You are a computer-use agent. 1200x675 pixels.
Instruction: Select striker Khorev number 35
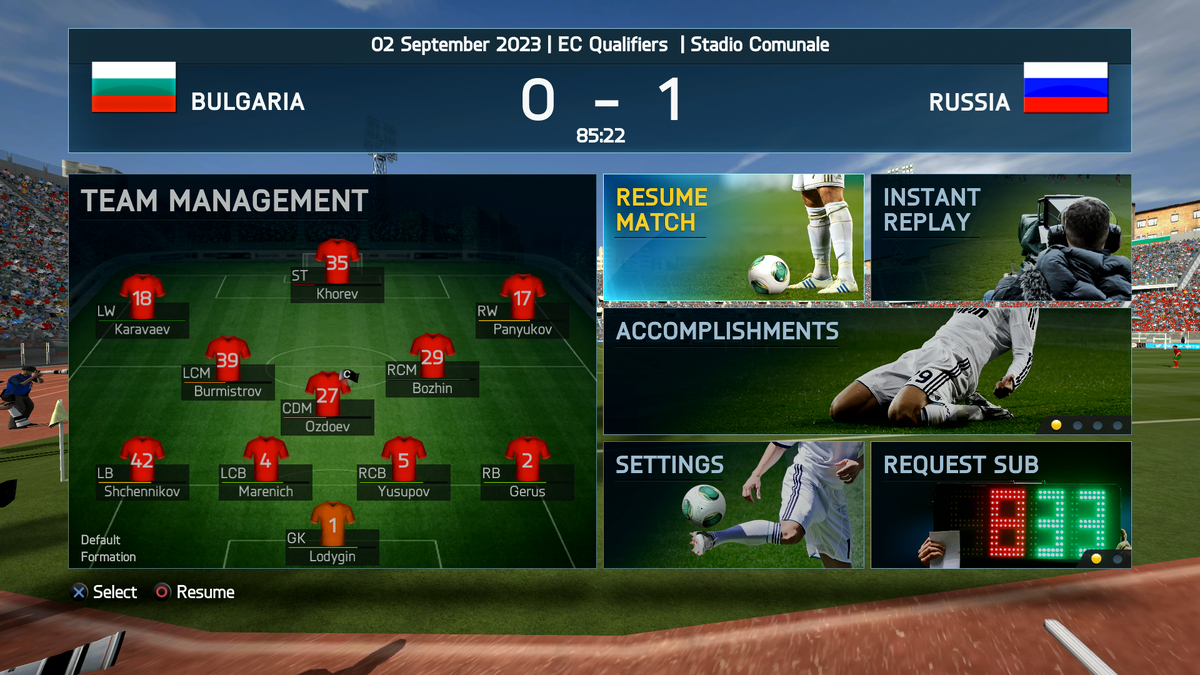coord(337,261)
